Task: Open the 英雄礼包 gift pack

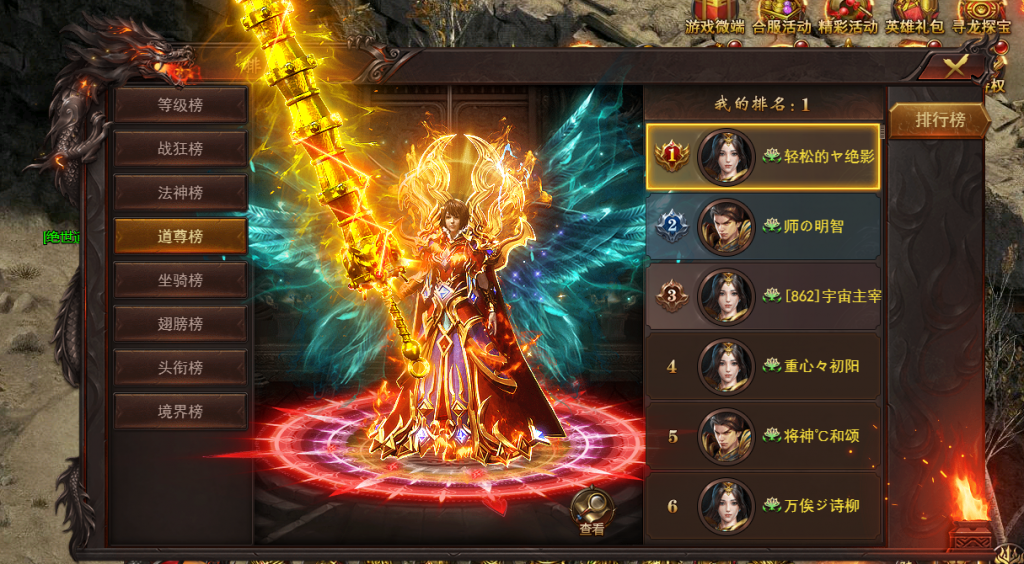Action: pyautogui.click(x=914, y=18)
